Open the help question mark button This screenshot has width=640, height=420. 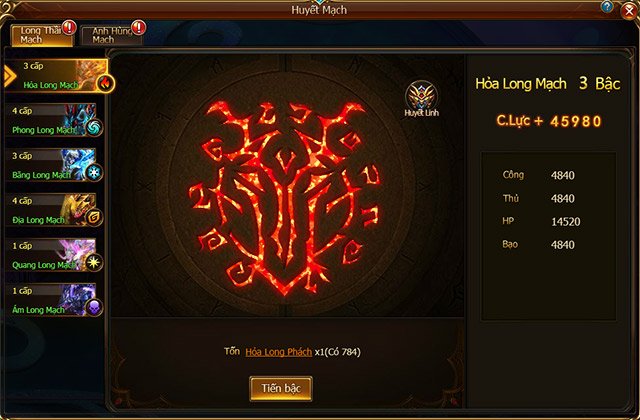(x=607, y=7)
